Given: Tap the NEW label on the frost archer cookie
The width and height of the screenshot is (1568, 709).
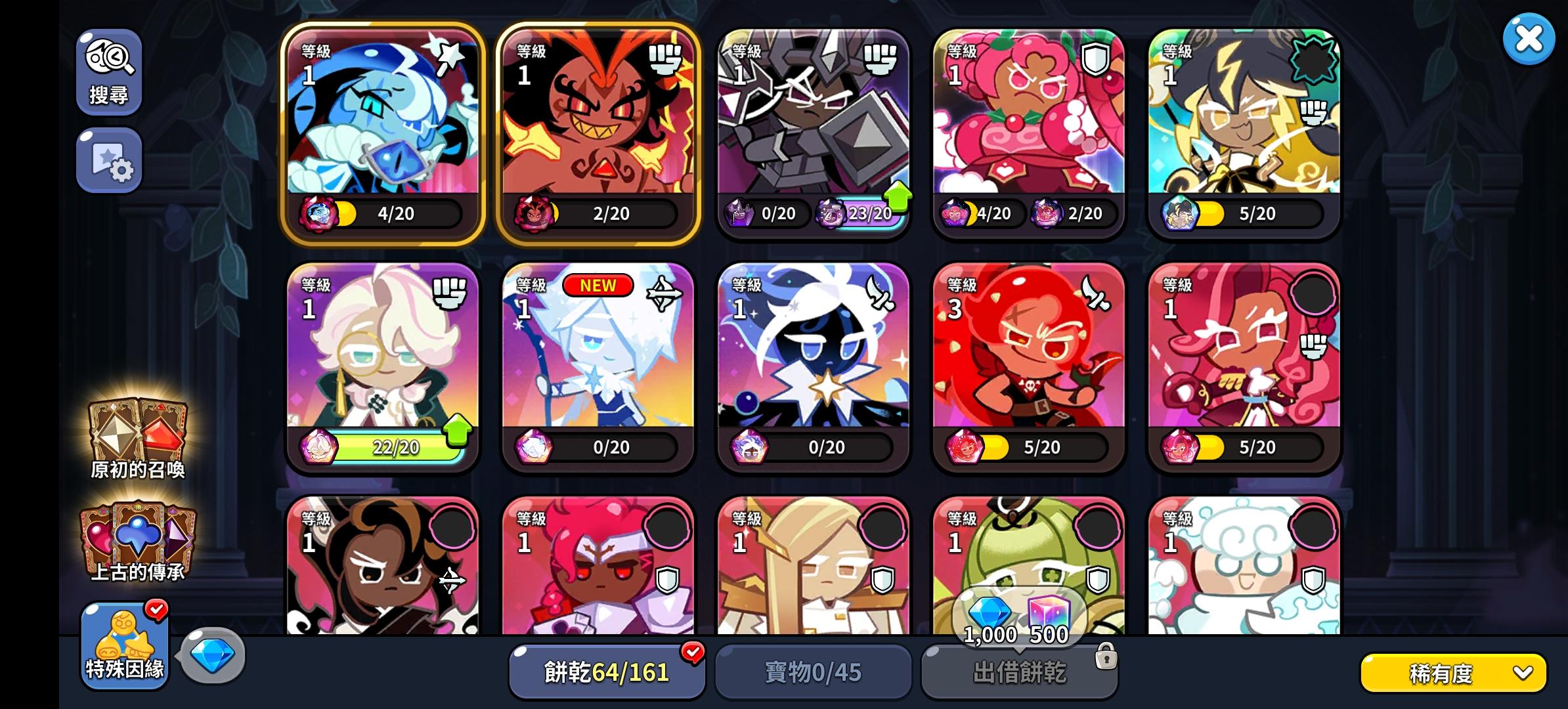Looking at the screenshot, I should [x=599, y=286].
